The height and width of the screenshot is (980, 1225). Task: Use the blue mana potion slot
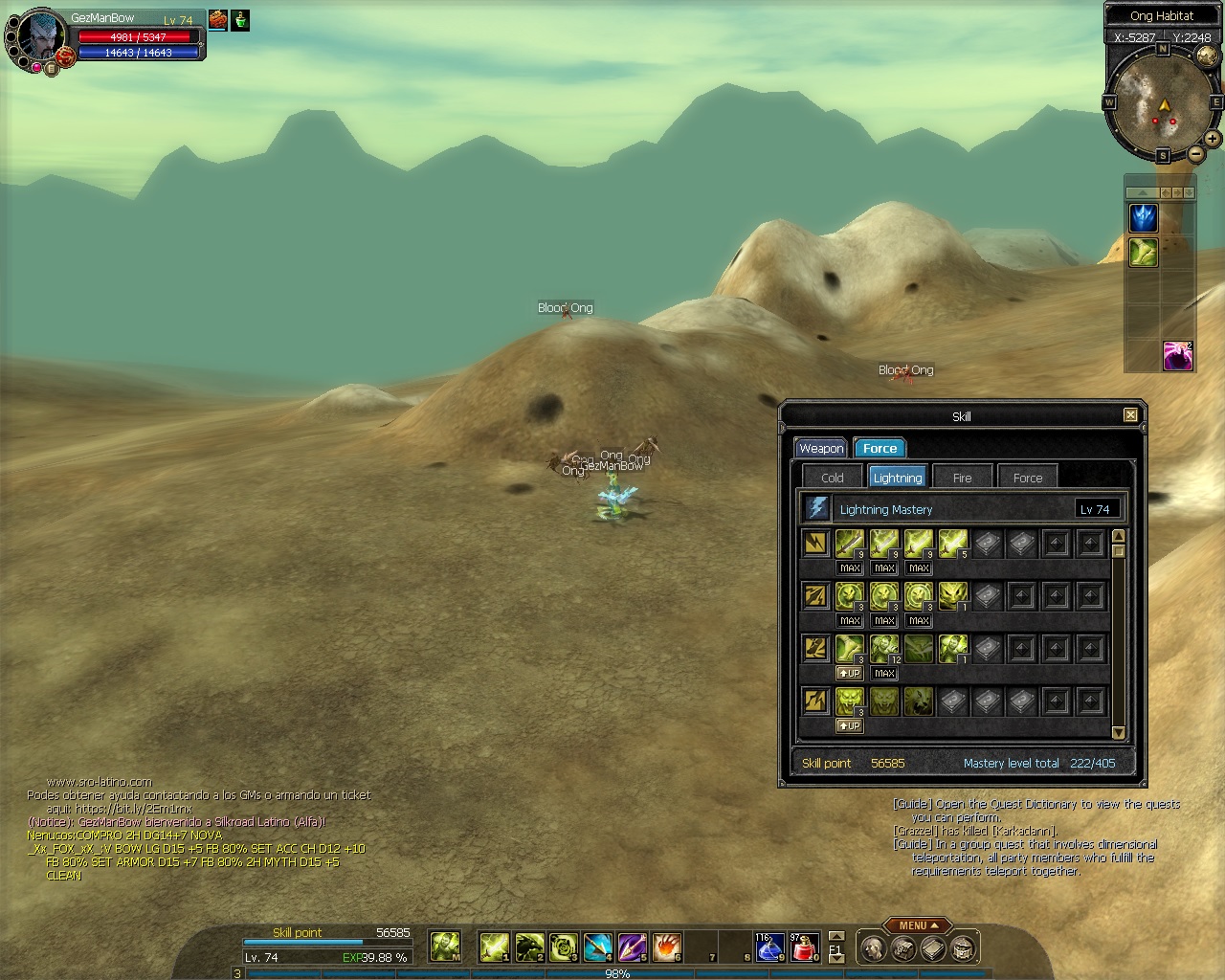click(769, 947)
